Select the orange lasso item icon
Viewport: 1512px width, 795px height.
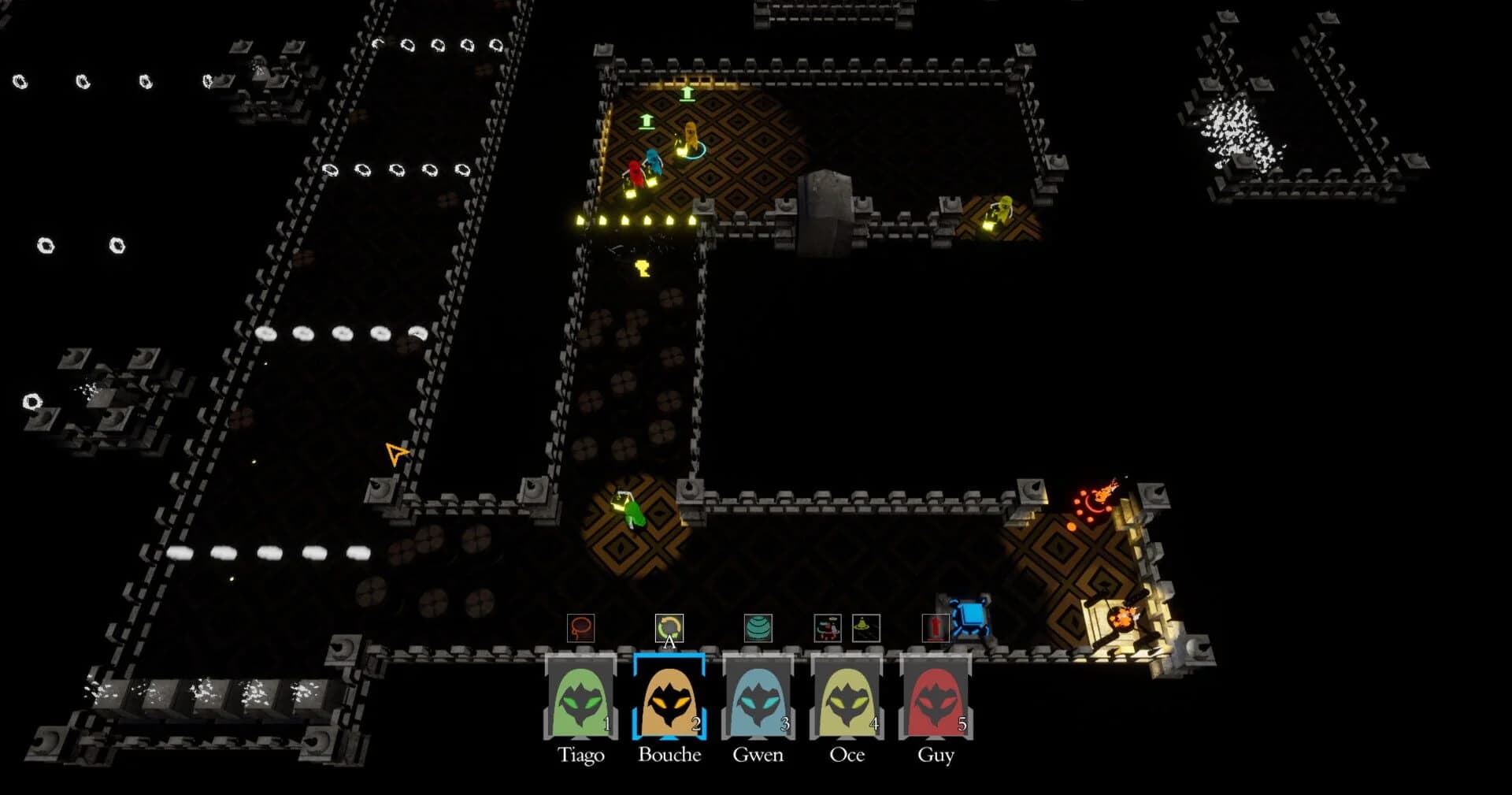(x=581, y=627)
